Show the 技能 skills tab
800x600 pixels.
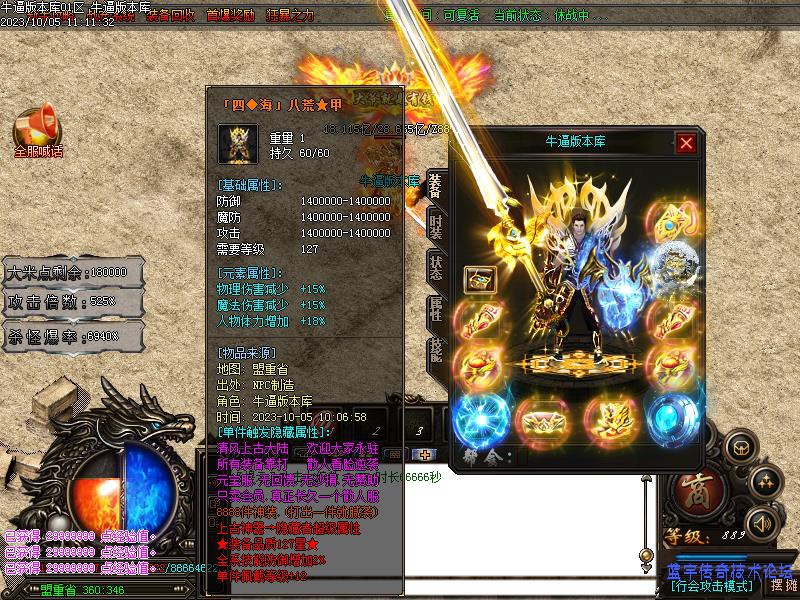pyautogui.click(x=436, y=350)
